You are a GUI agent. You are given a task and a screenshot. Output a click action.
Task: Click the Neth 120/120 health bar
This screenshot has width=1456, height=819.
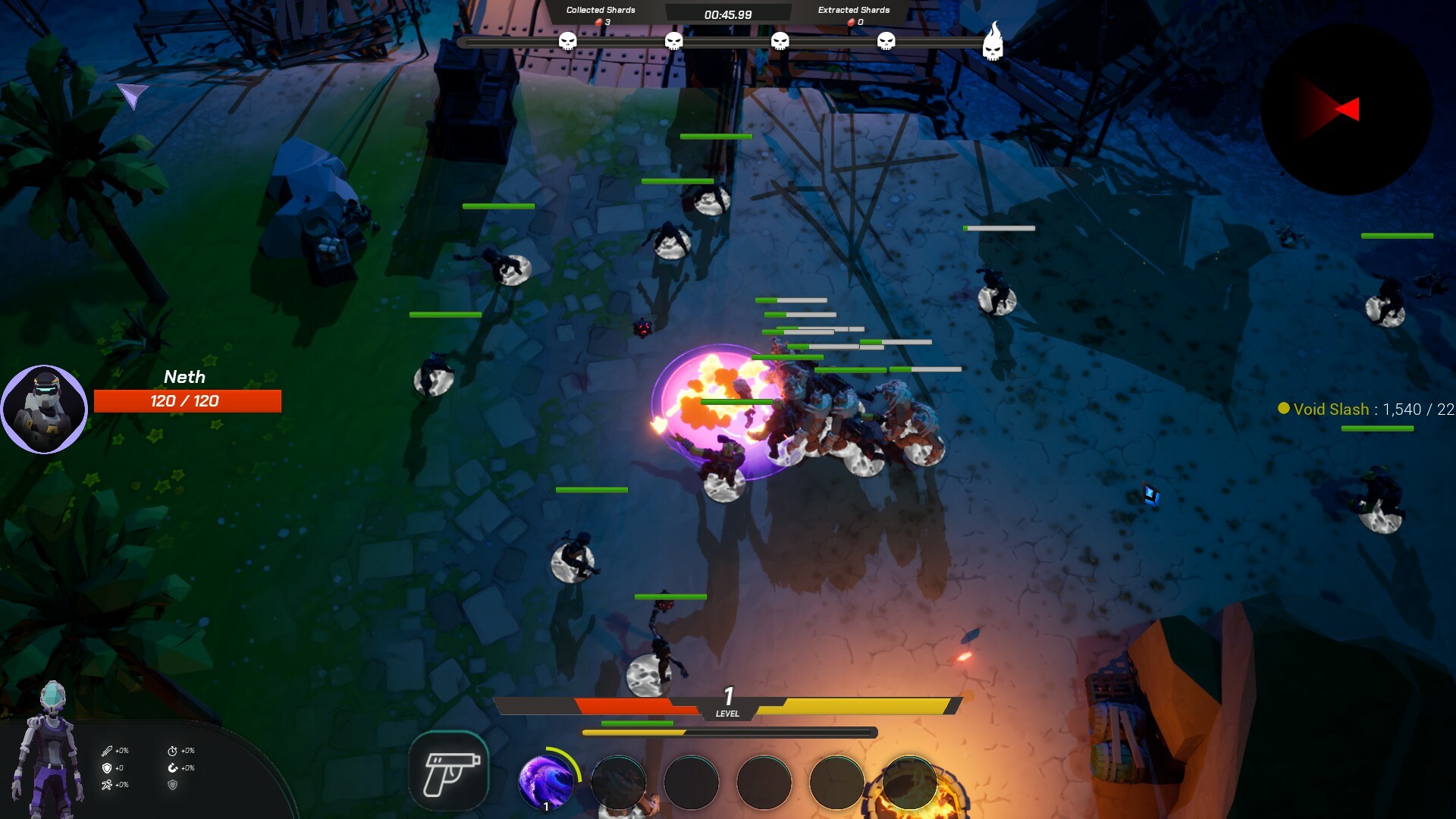click(187, 401)
